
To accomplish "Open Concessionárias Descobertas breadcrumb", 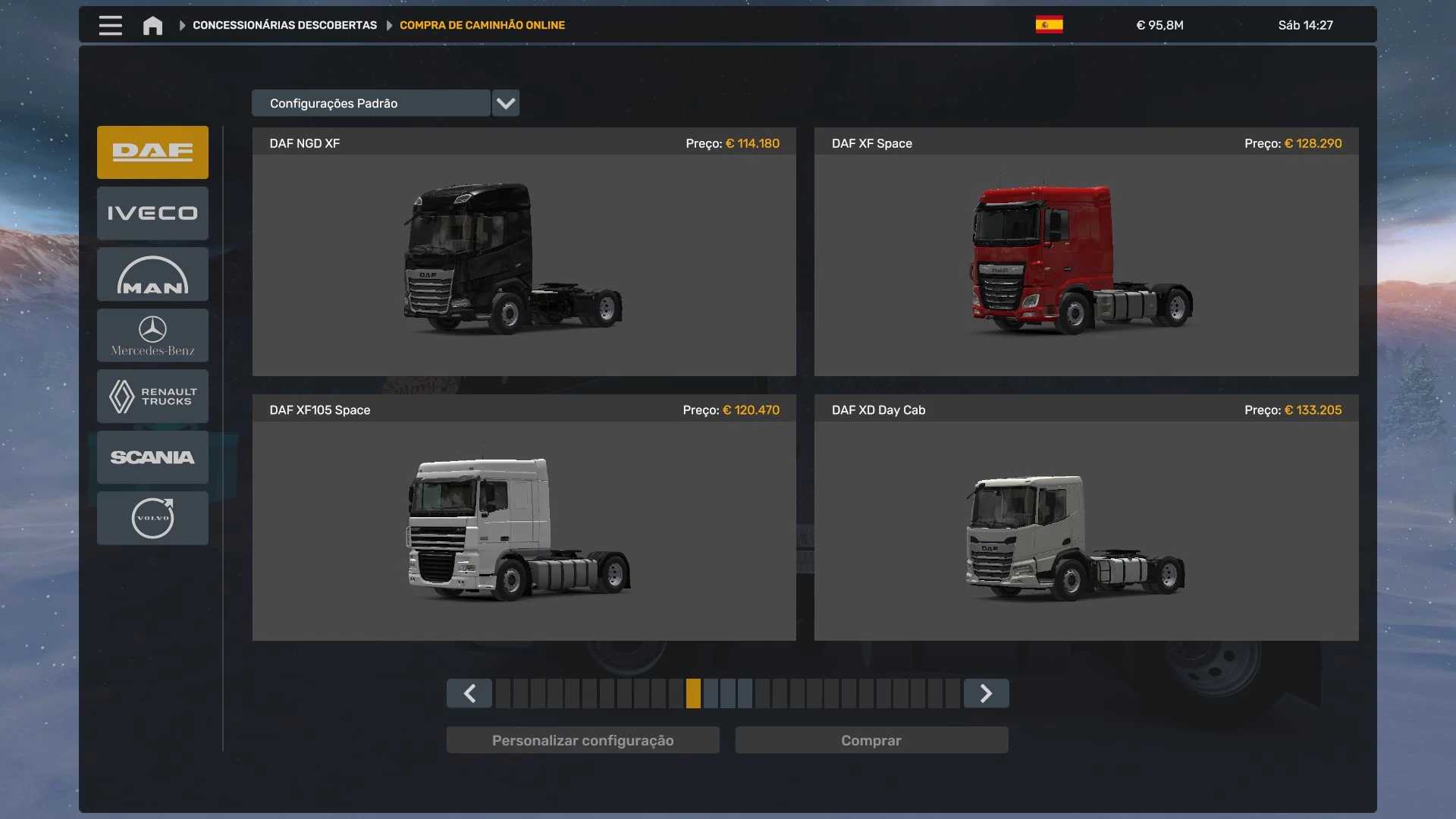I will pyautogui.click(x=284, y=25).
